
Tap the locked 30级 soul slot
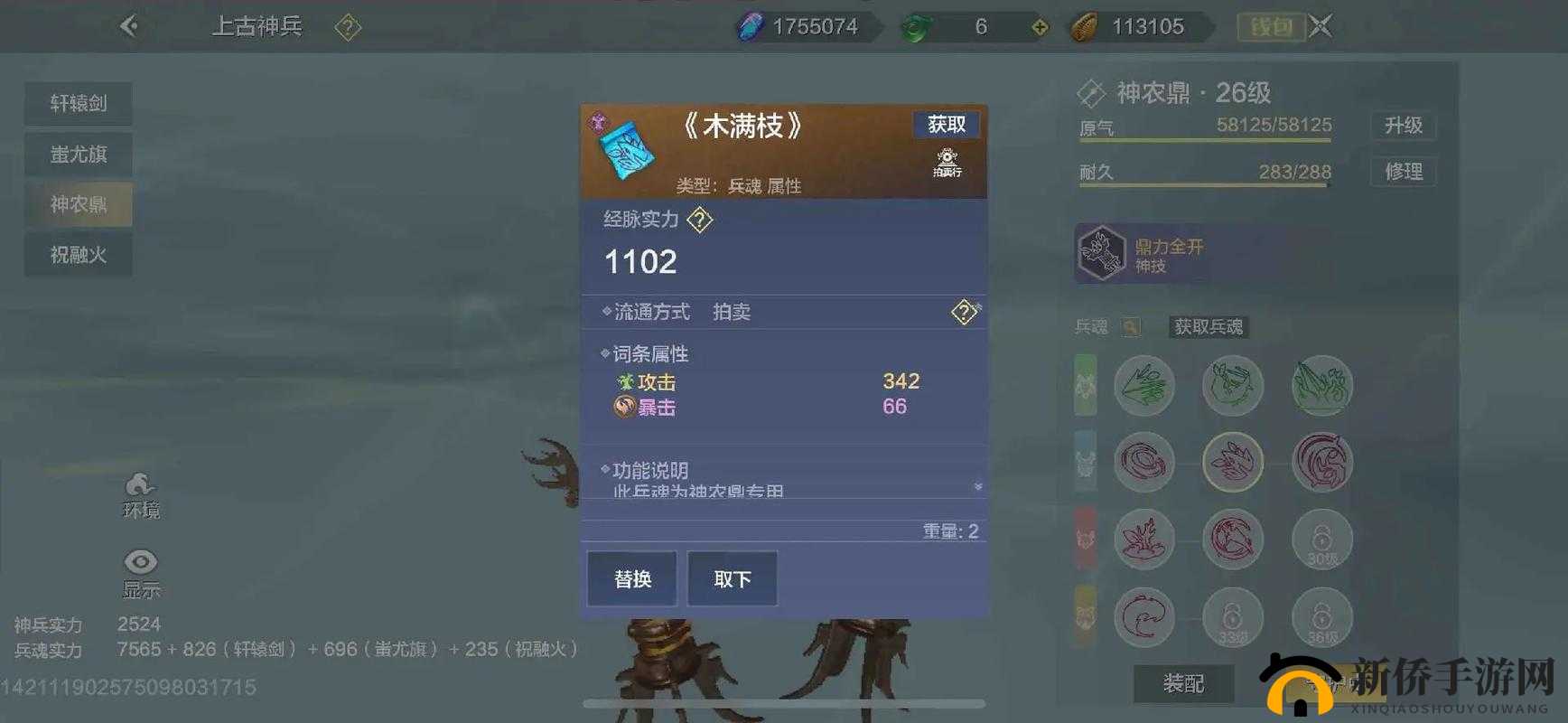point(1321,539)
